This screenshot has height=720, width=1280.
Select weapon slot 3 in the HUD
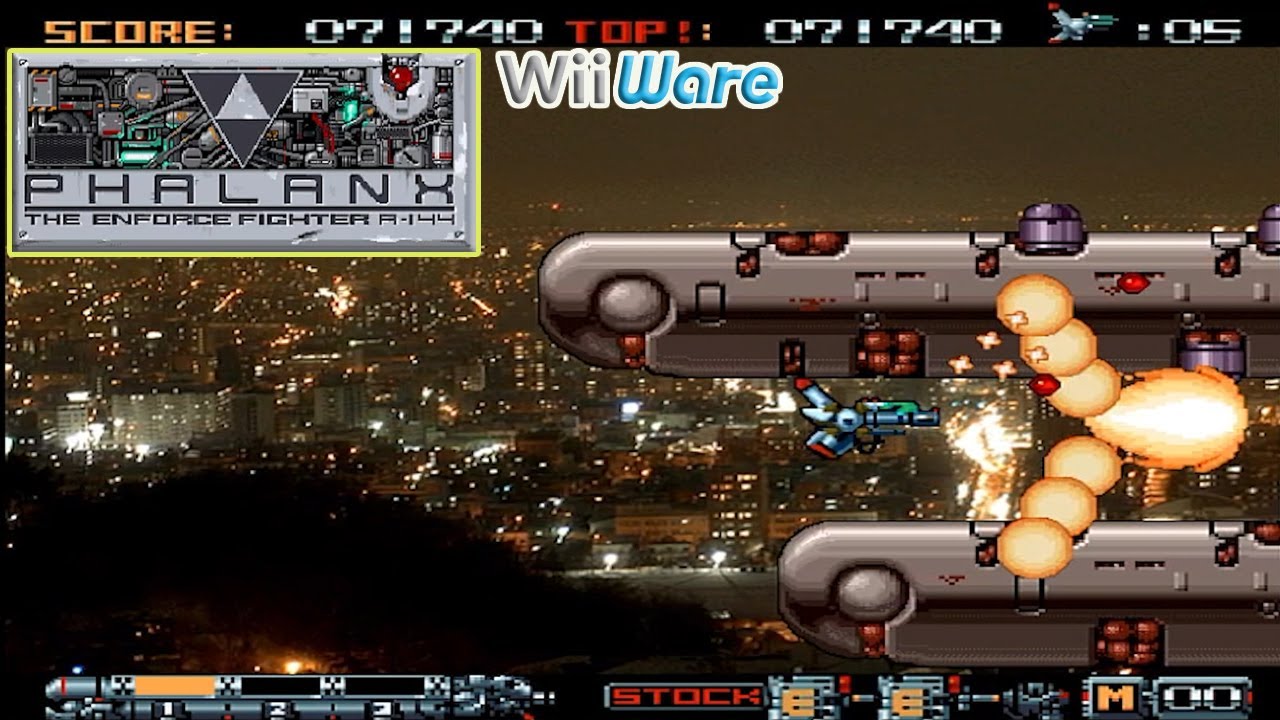click(381, 706)
